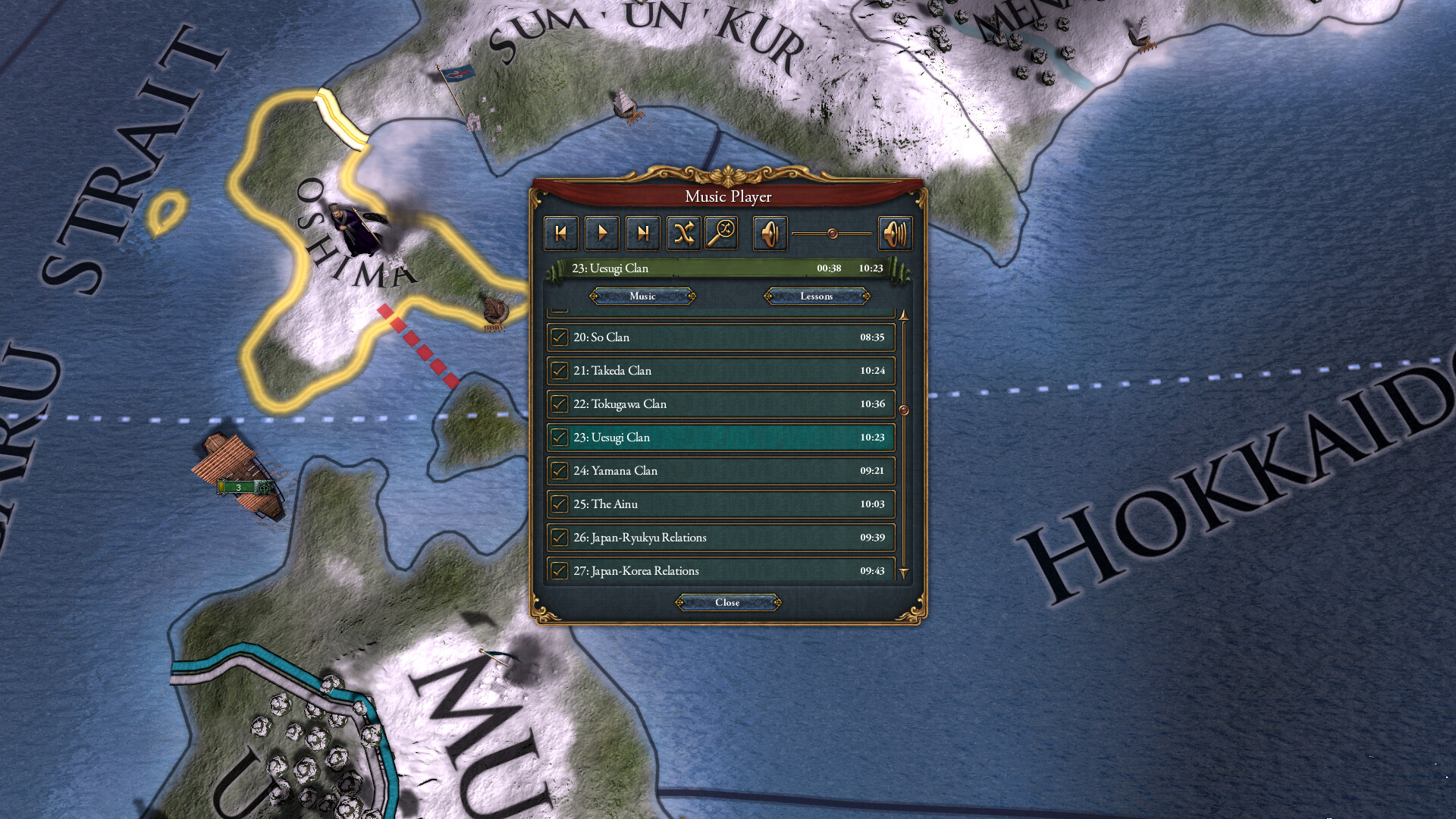This screenshot has width=1456, height=819.
Task: Skip to next track icon
Action: (x=642, y=234)
